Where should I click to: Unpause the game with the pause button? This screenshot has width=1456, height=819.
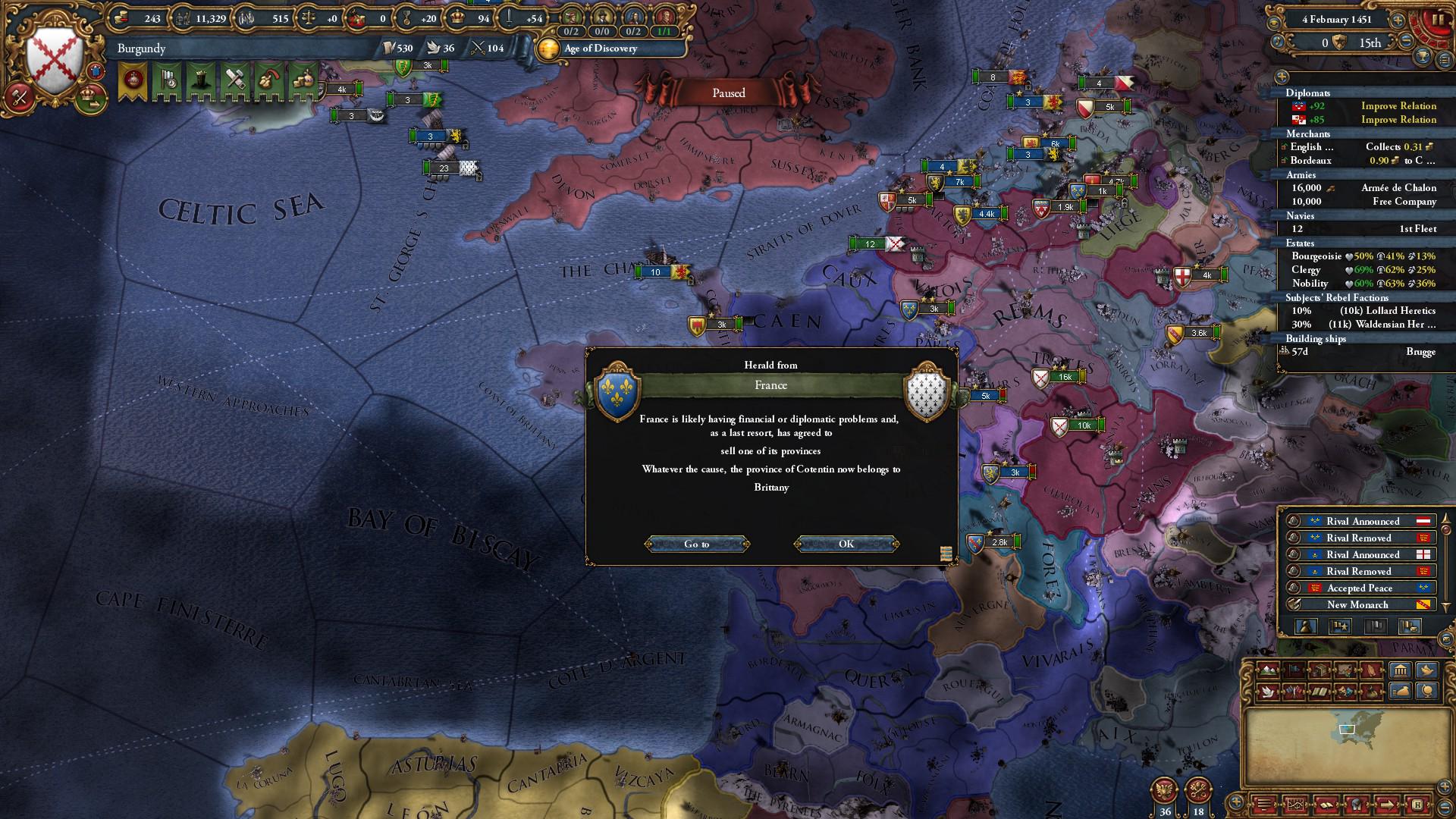coord(1439,19)
